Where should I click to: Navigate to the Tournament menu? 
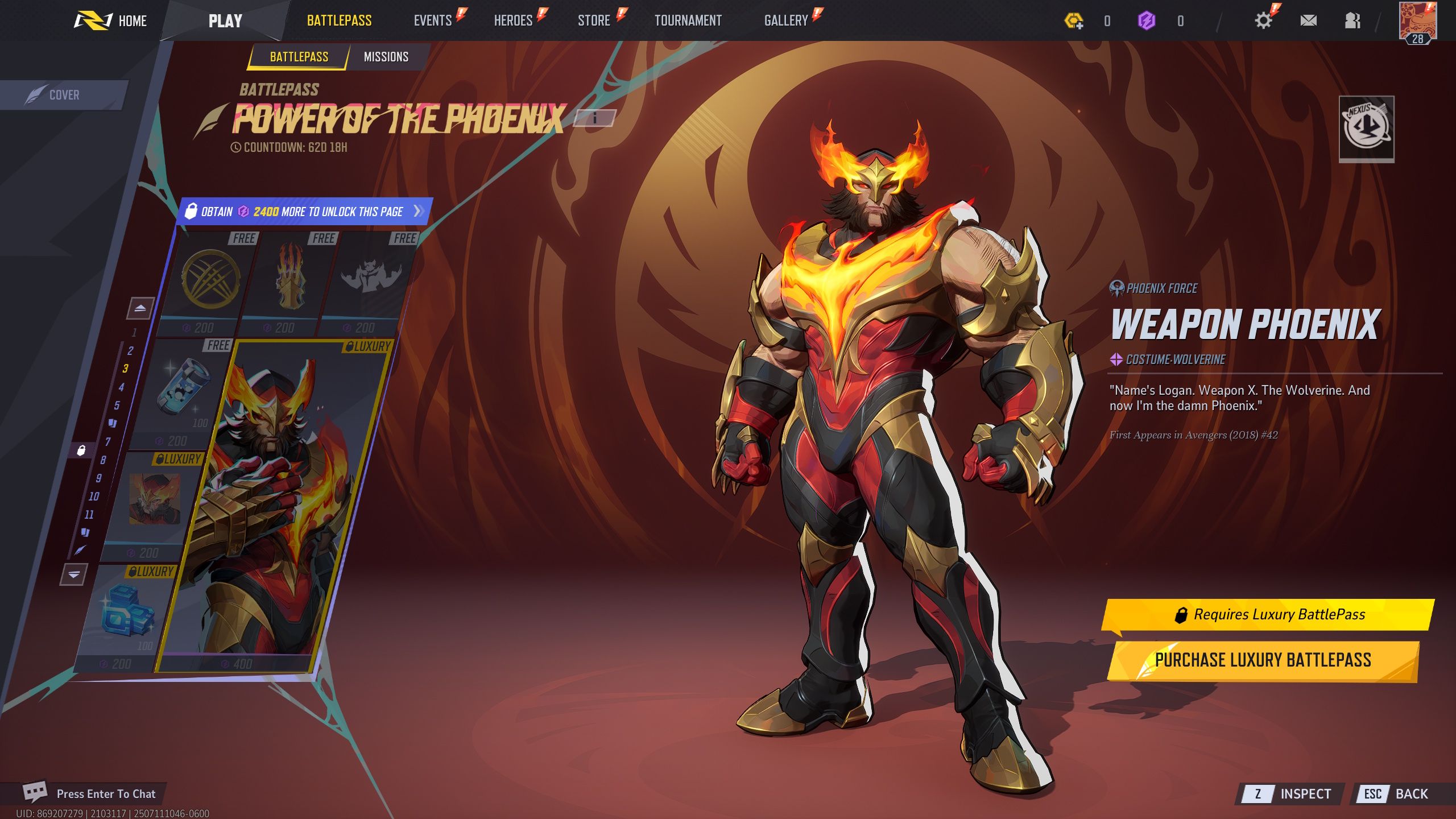(x=689, y=20)
